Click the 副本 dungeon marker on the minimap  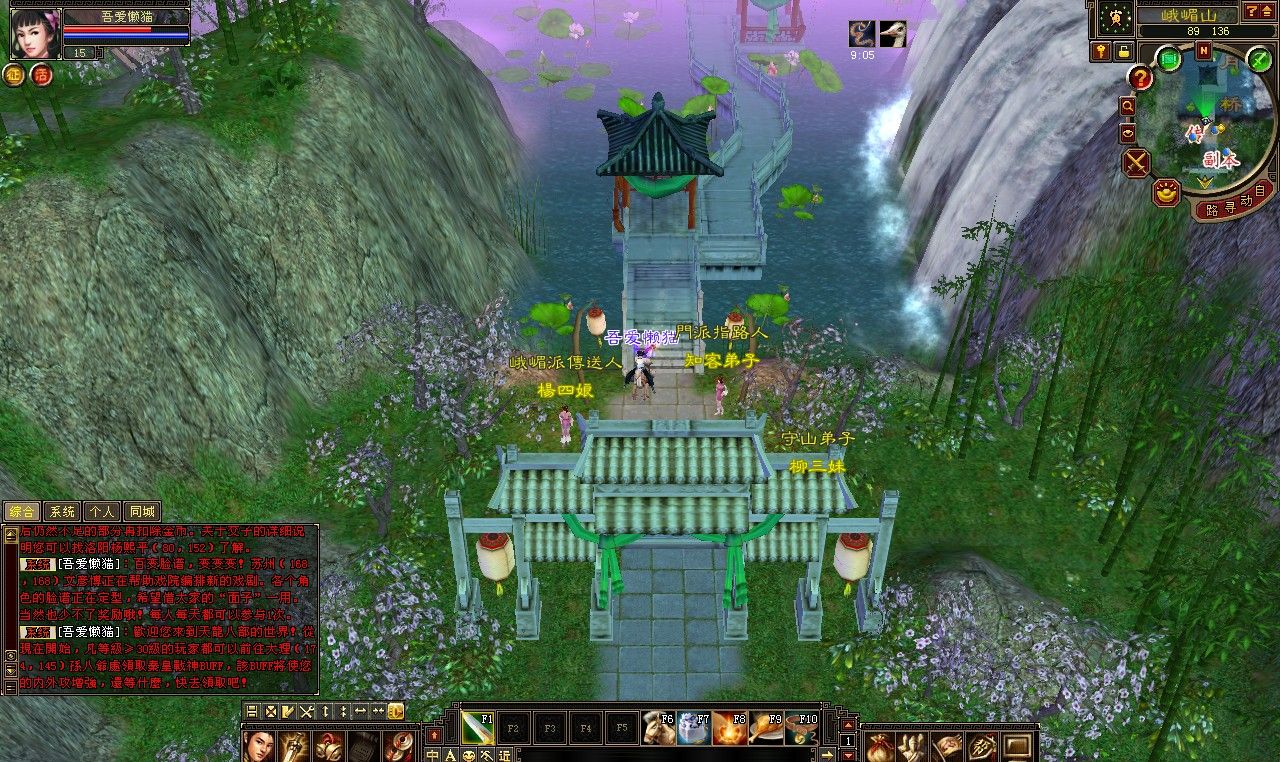click(1221, 159)
